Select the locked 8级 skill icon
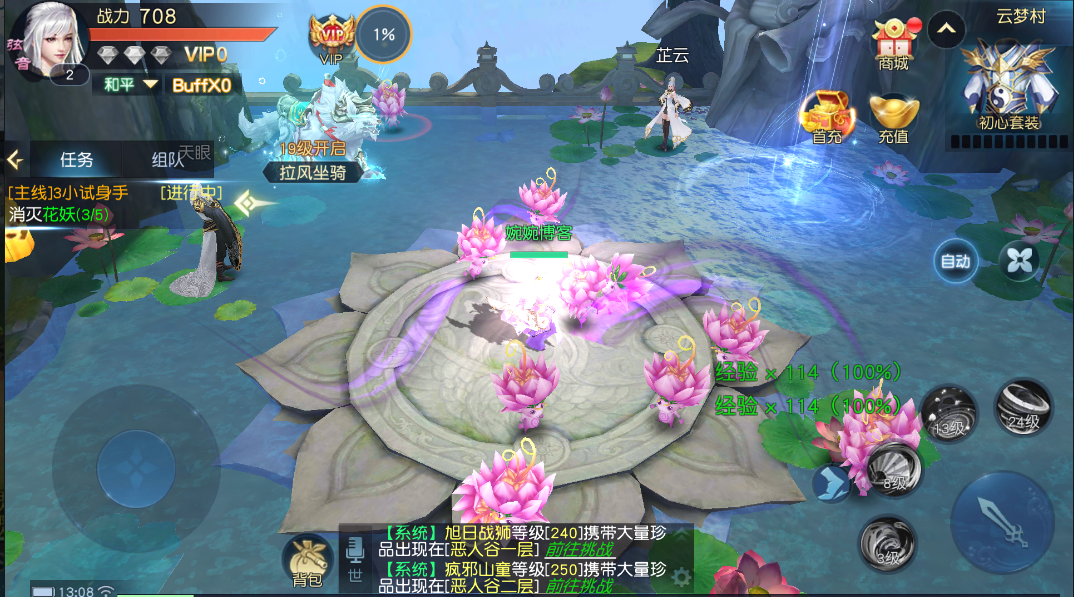The width and height of the screenshot is (1074, 597). (x=892, y=469)
